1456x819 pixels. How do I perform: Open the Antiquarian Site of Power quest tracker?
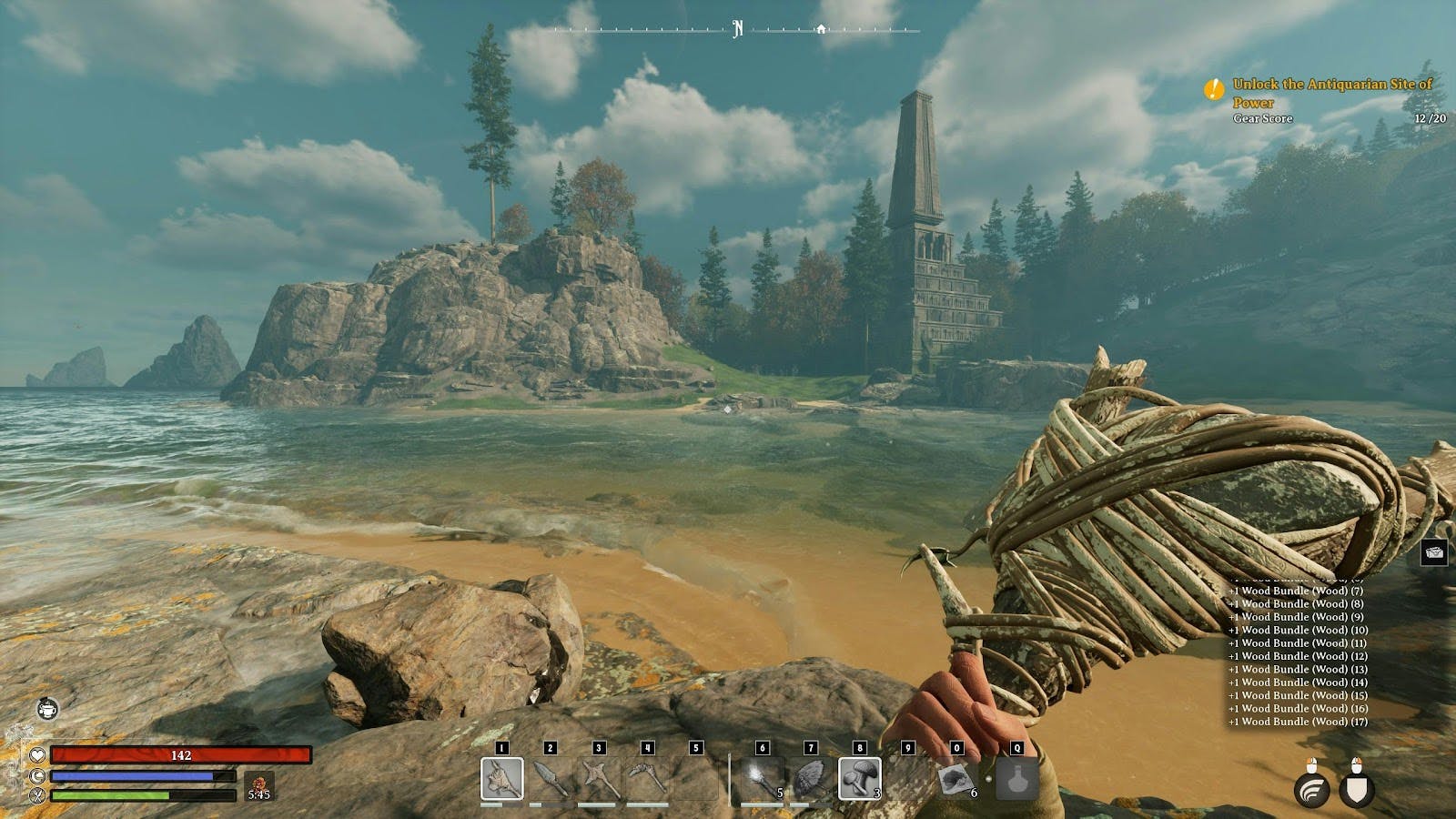tap(1331, 92)
